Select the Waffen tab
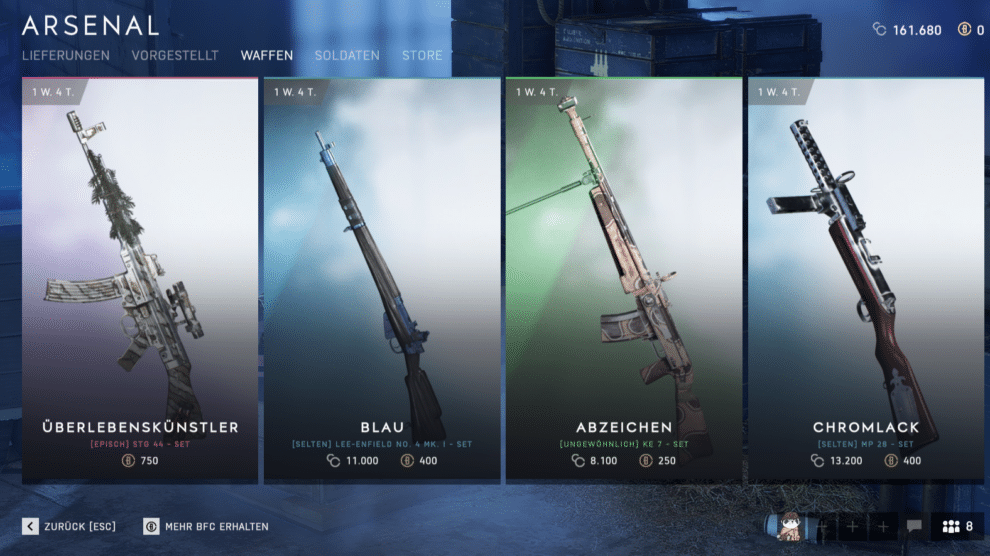 (x=267, y=56)
